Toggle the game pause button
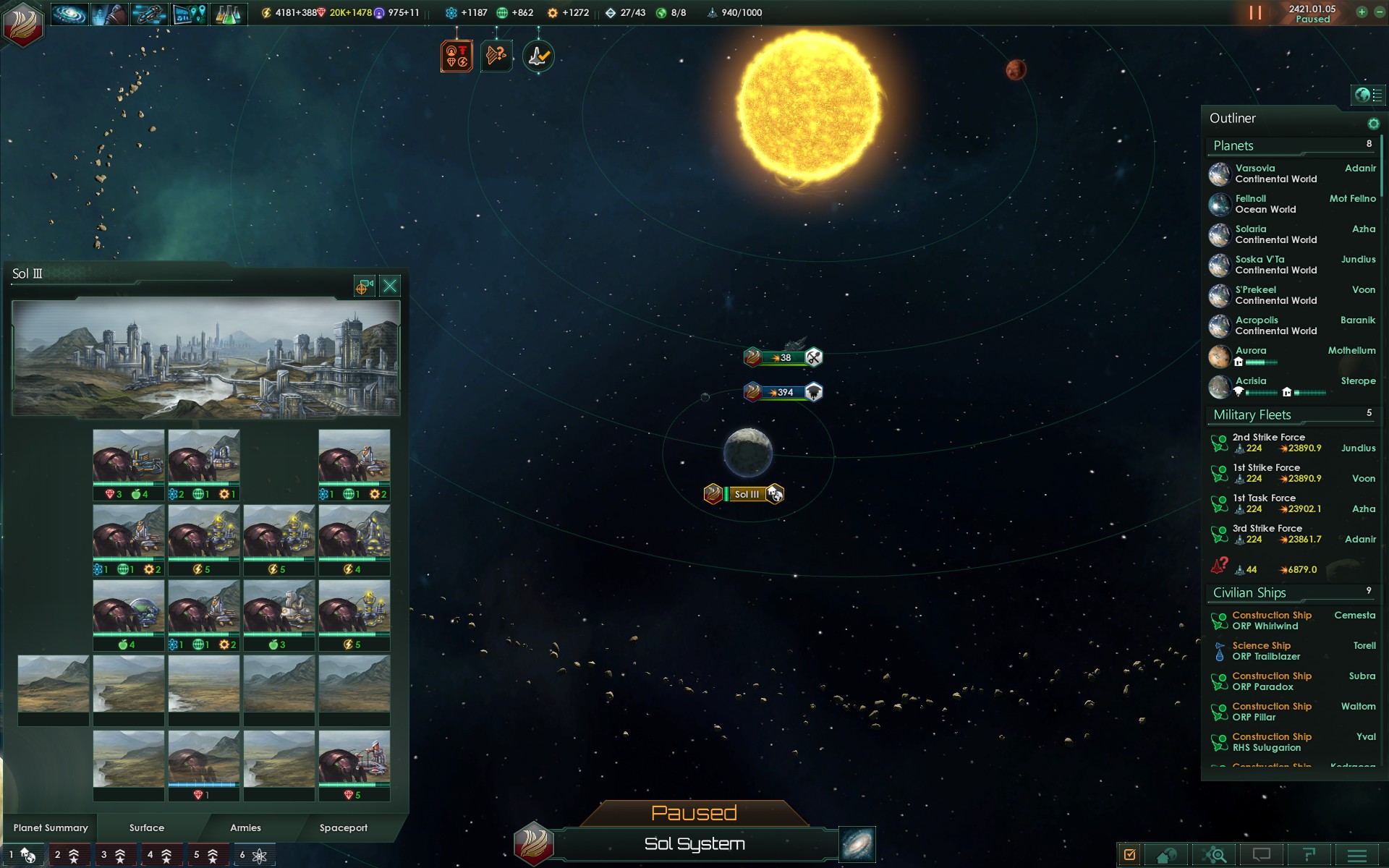 [1255, 13]
